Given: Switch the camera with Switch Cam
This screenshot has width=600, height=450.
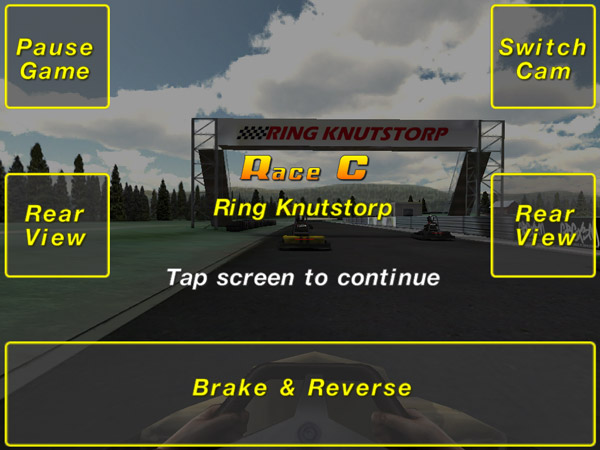Looking at the screenshot, I should click(543, 58).
